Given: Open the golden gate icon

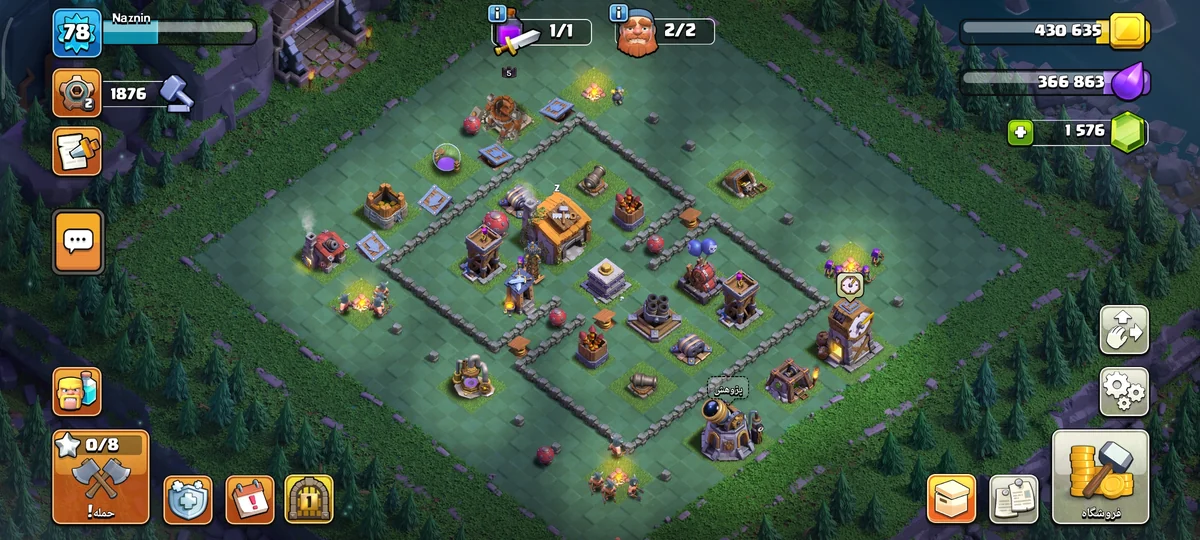Looking at the screenshot, I should [309, 499].
